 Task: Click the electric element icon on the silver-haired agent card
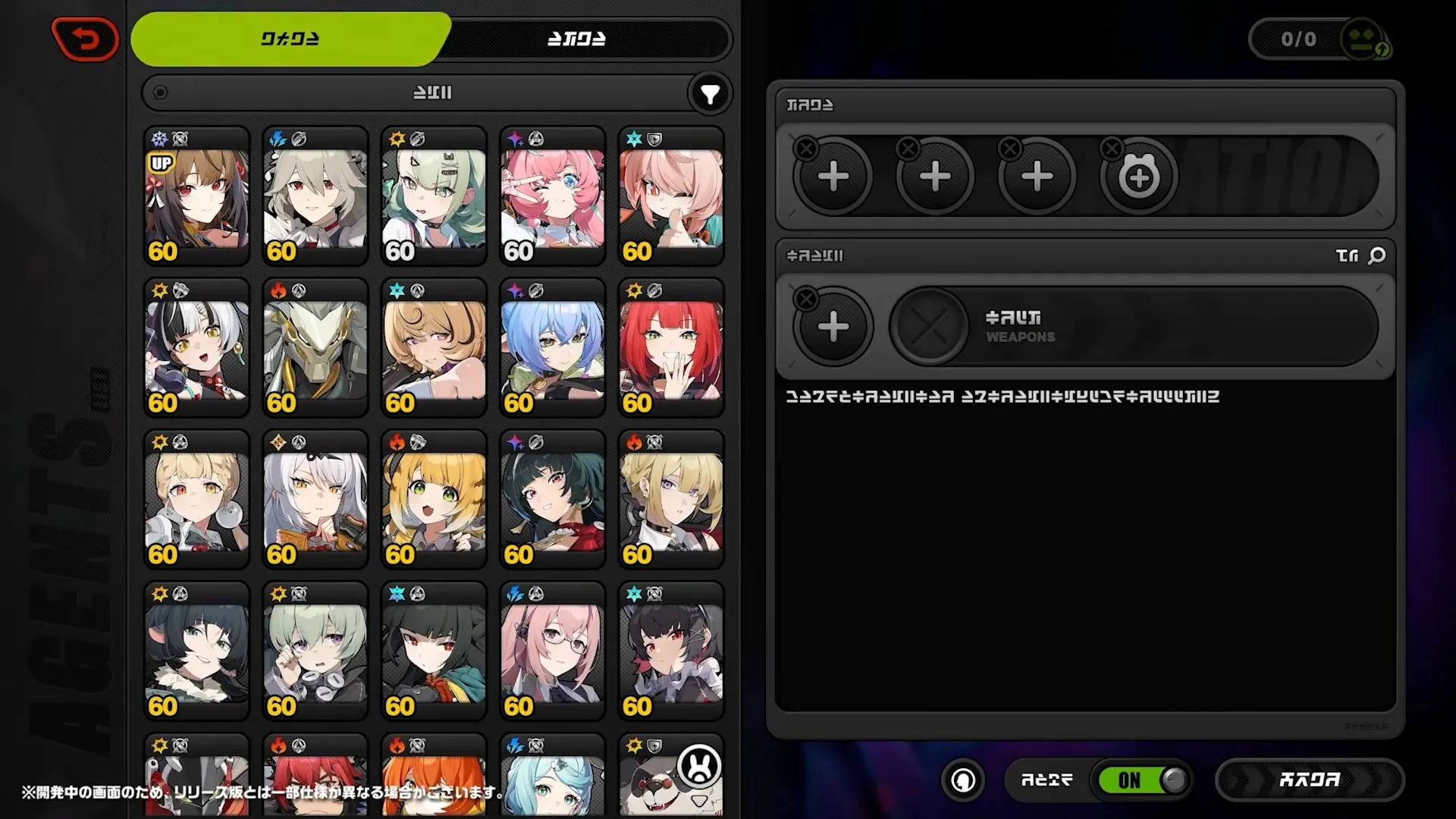278,136
